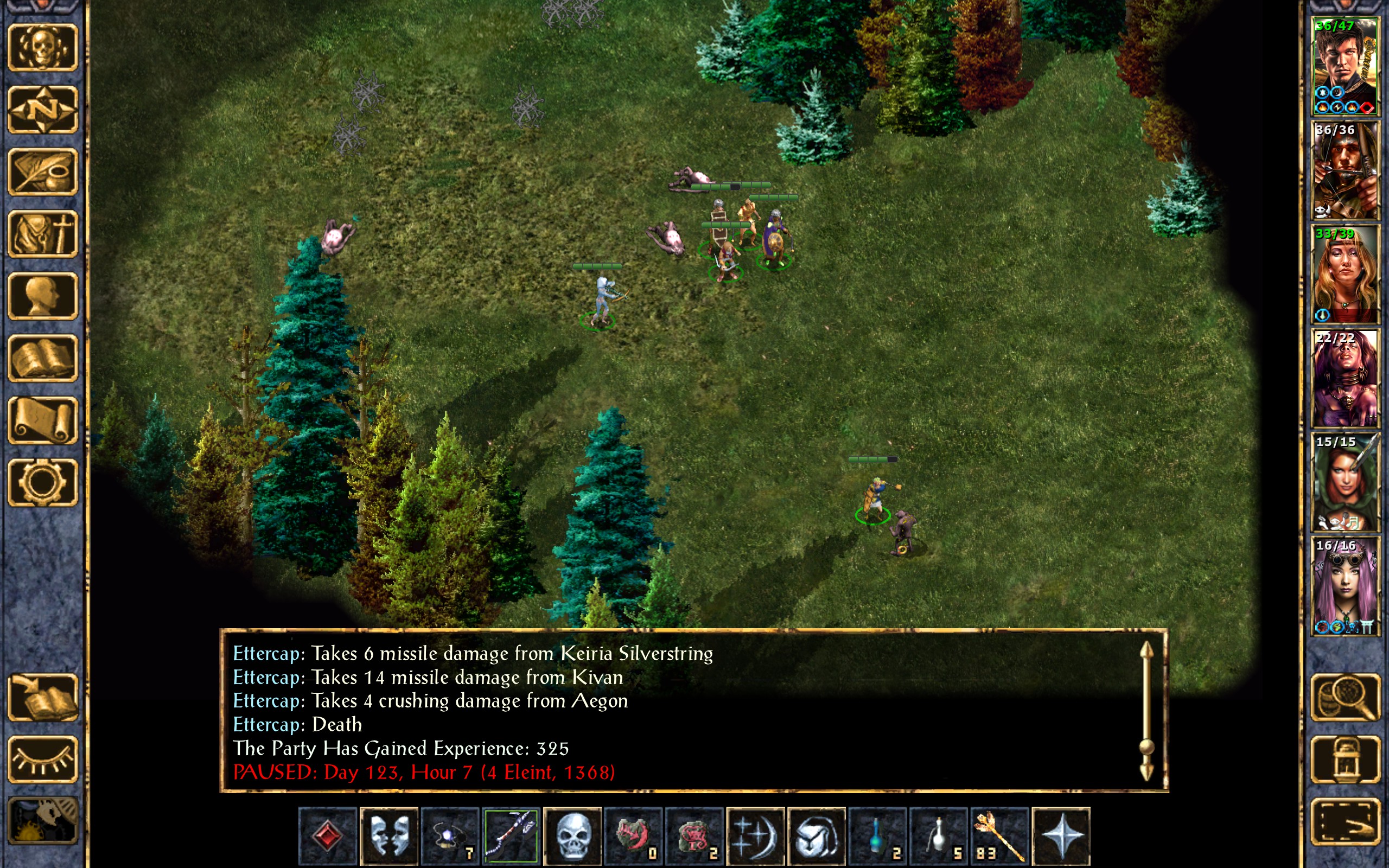
Task: Rest the party at the campfire button
Action: point(43,821)
